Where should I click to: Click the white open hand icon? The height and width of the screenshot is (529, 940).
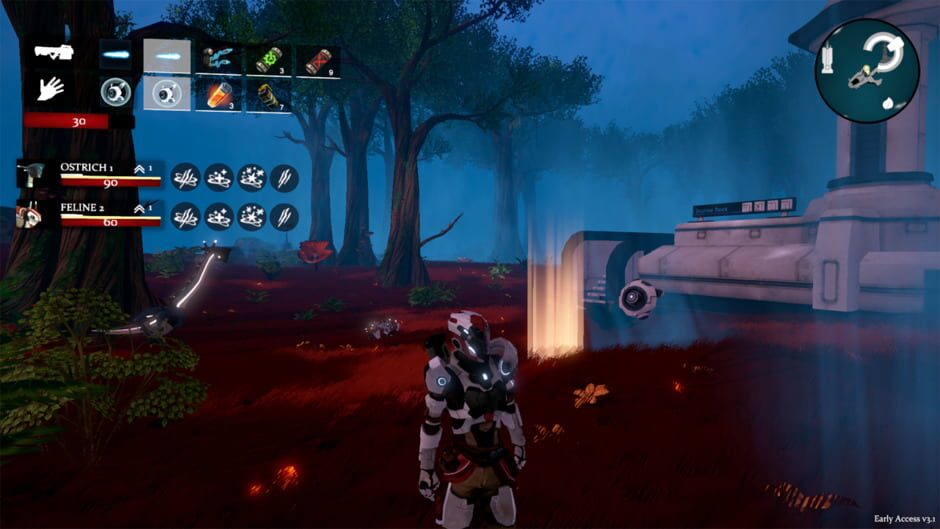point(50,89)
